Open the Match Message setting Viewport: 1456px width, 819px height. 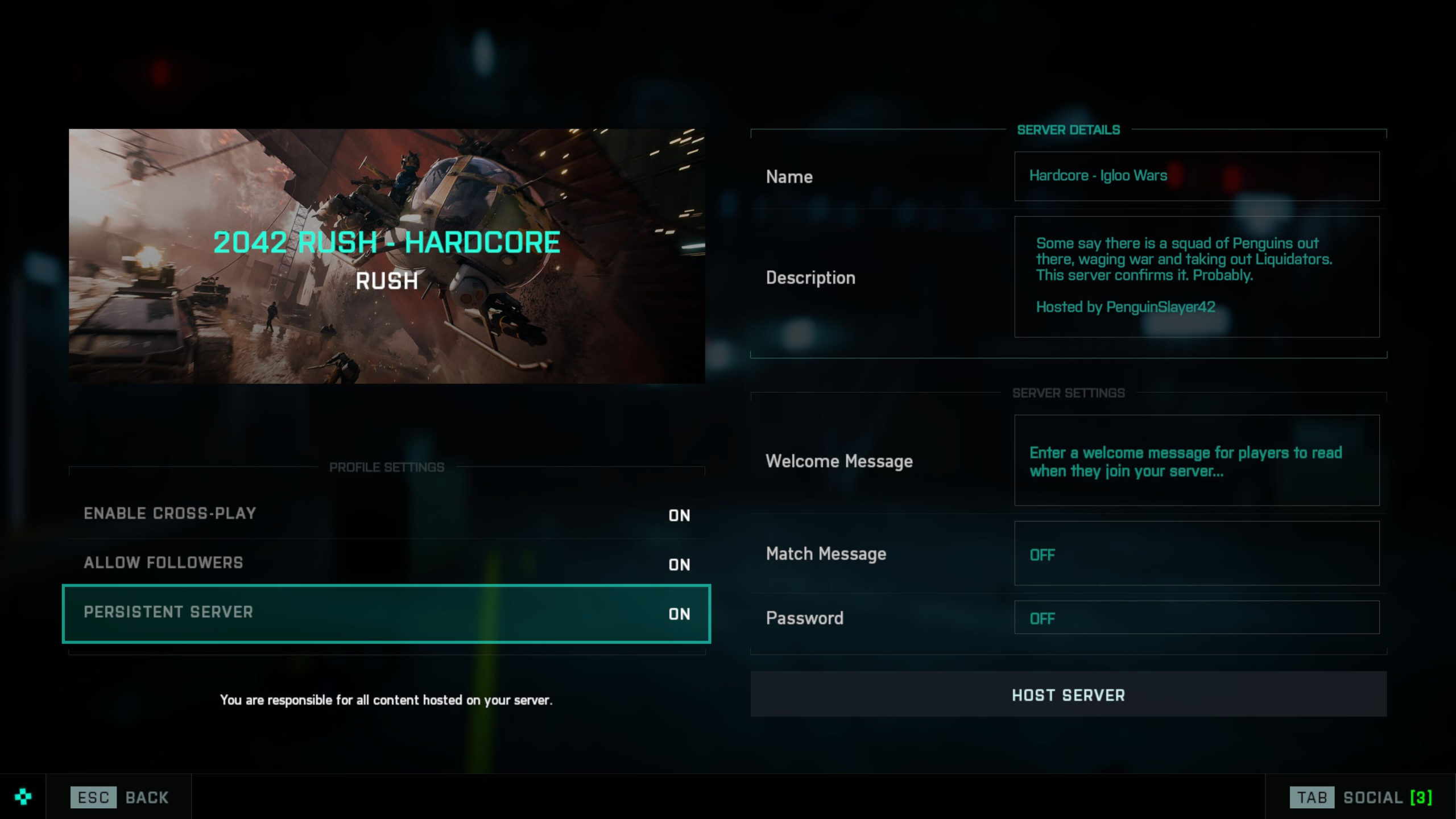1196,553
